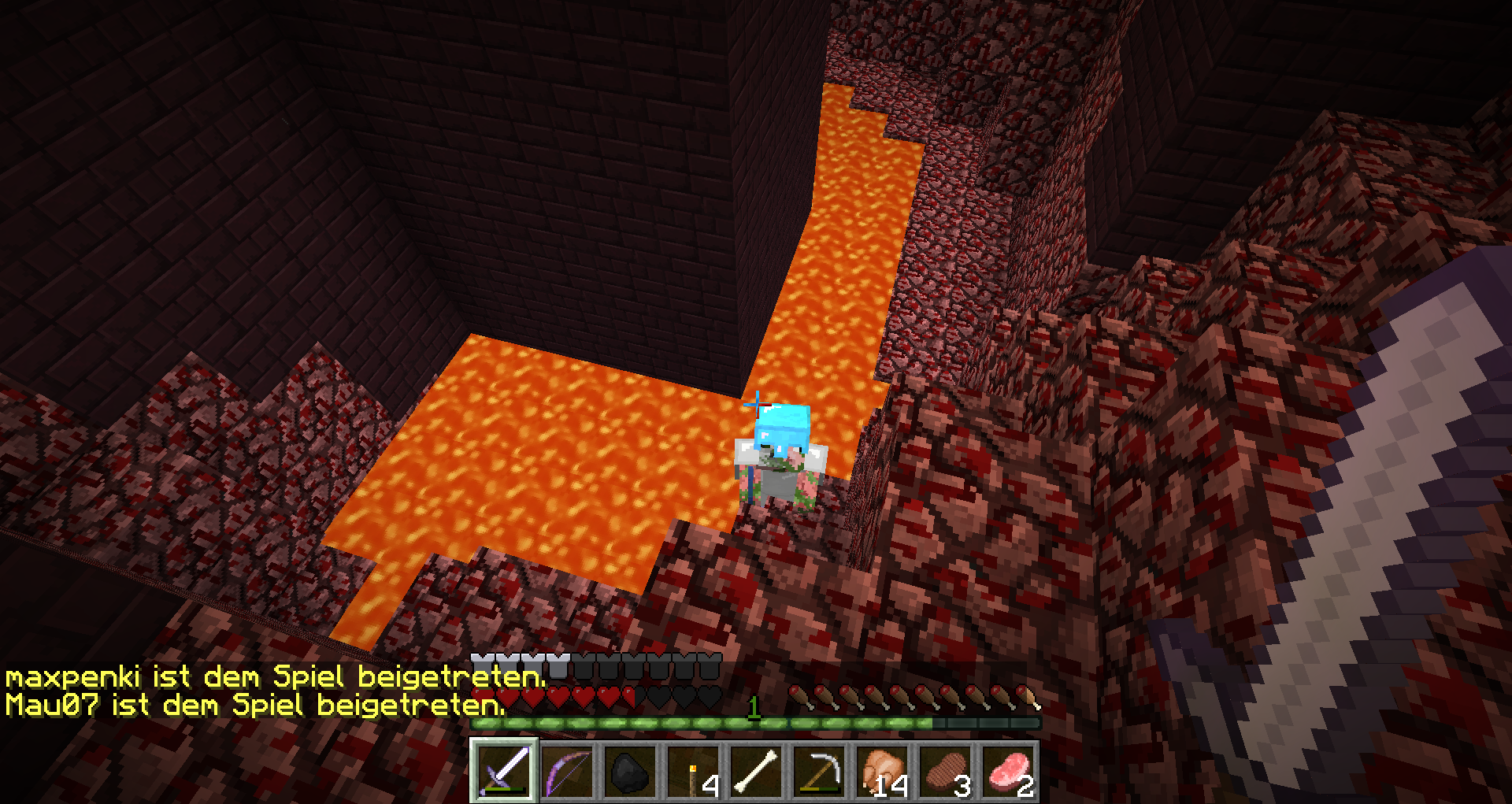Image resolution: width=1512 pixels, height=804 pixels.
Task: Switch to the enchanted bow slot
Action: pyautogui.click(x=567, y=771)
